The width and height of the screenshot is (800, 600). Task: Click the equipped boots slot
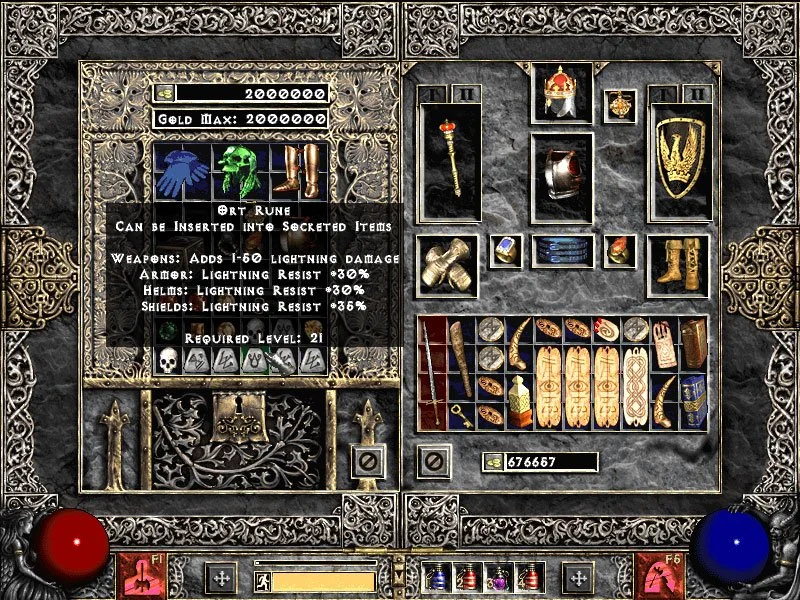pos(679,265)
